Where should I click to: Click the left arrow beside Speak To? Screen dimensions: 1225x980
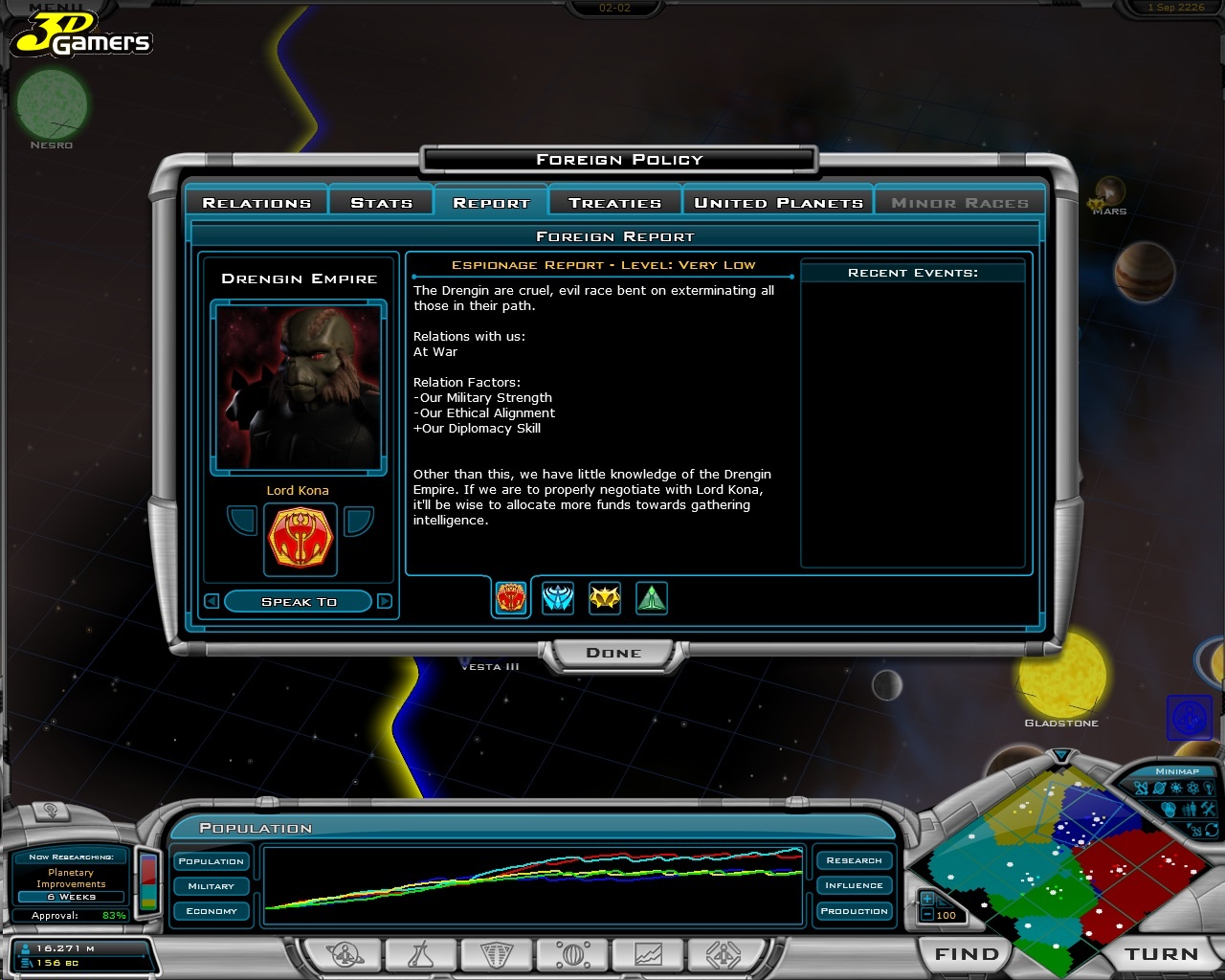coord(210,601)
